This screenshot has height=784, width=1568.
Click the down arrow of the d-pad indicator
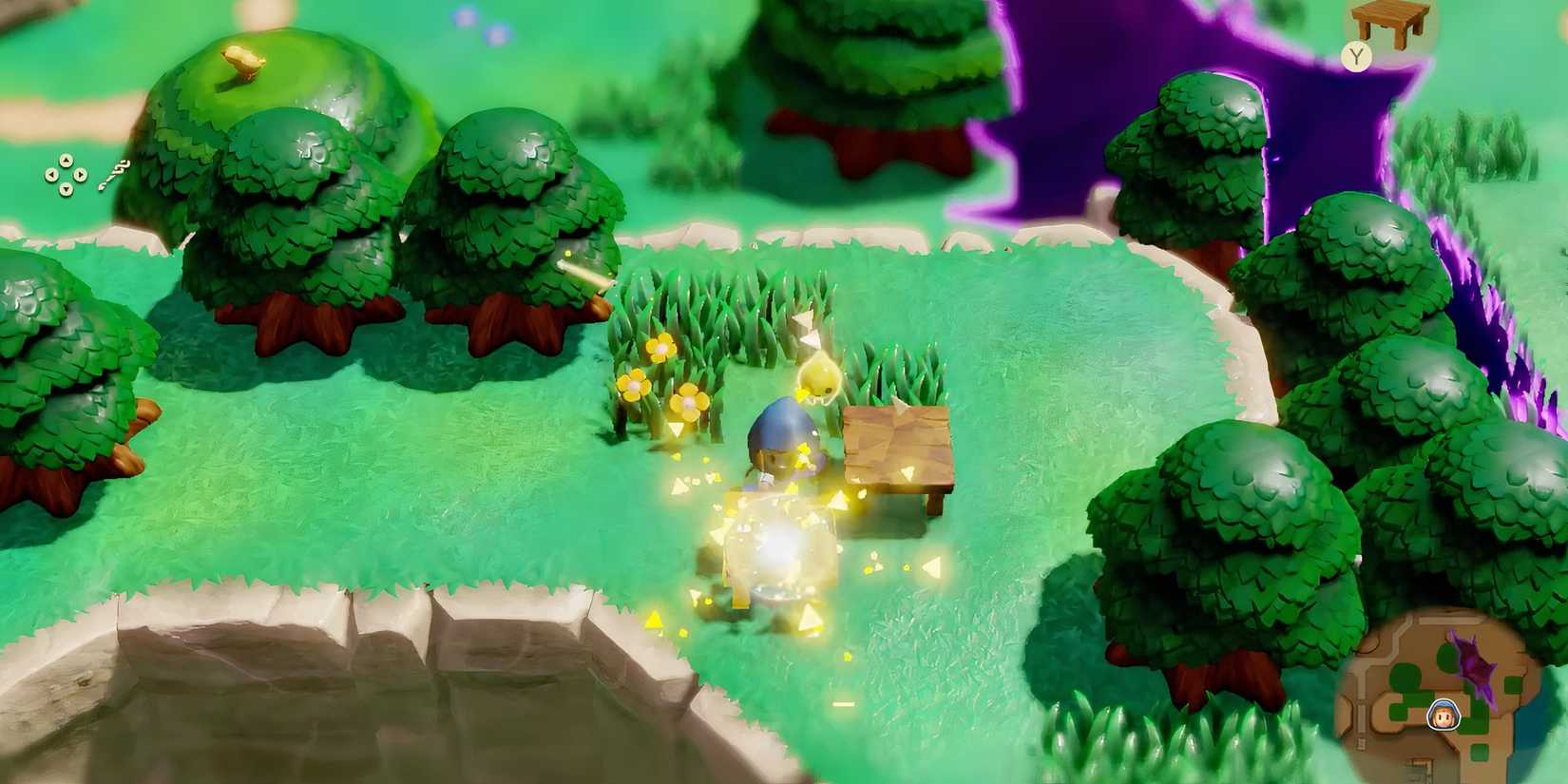point(67,189)
